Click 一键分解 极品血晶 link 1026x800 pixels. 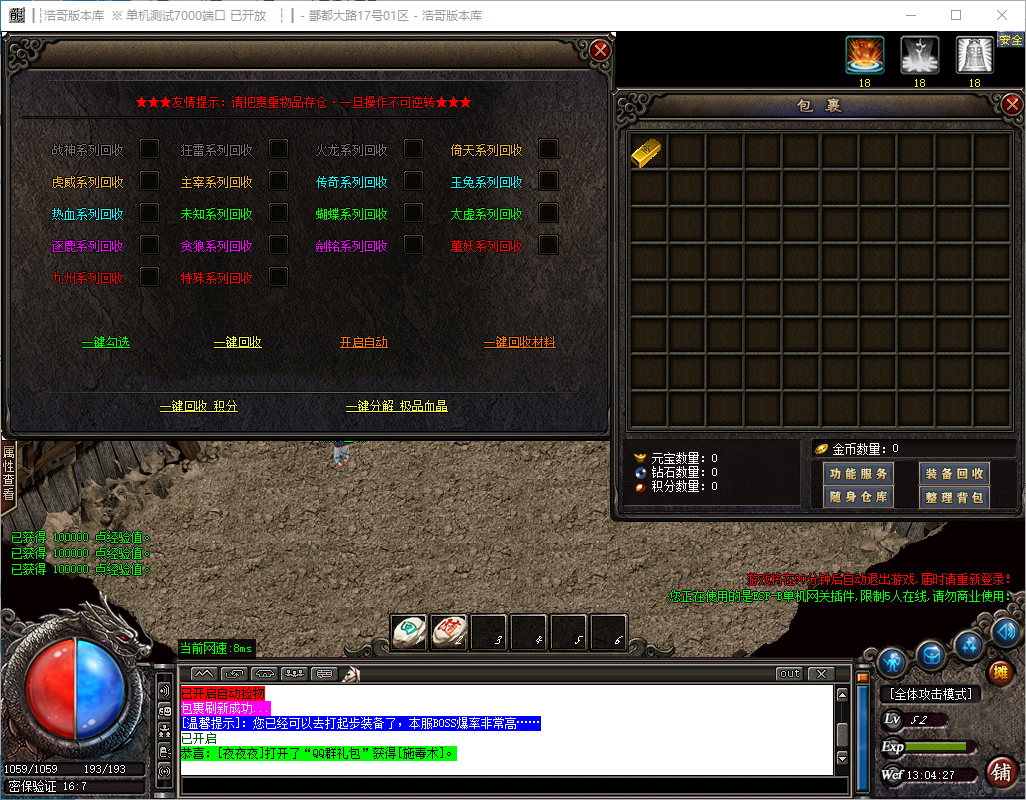coord(397,406)
